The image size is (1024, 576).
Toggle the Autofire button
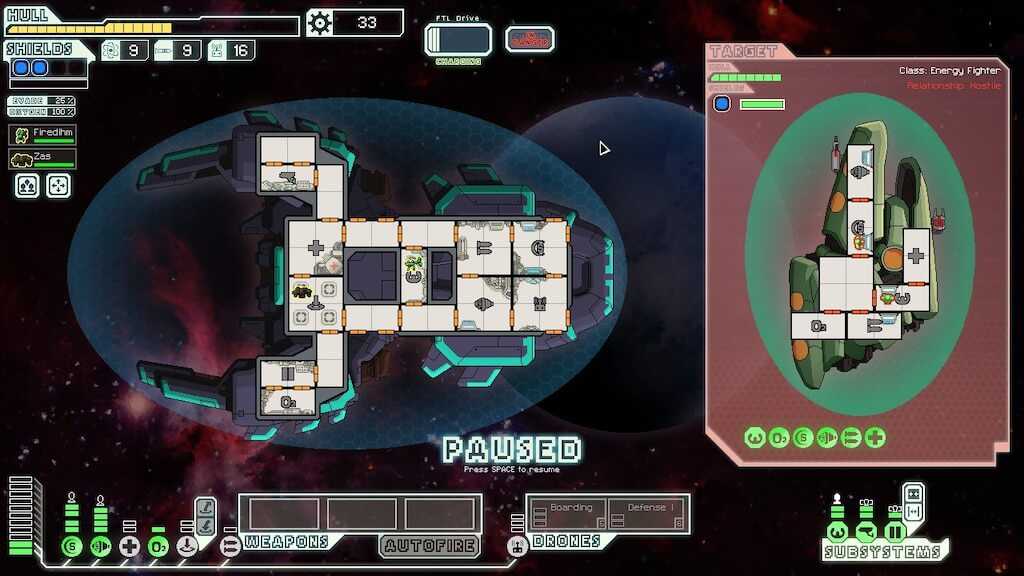429,546
